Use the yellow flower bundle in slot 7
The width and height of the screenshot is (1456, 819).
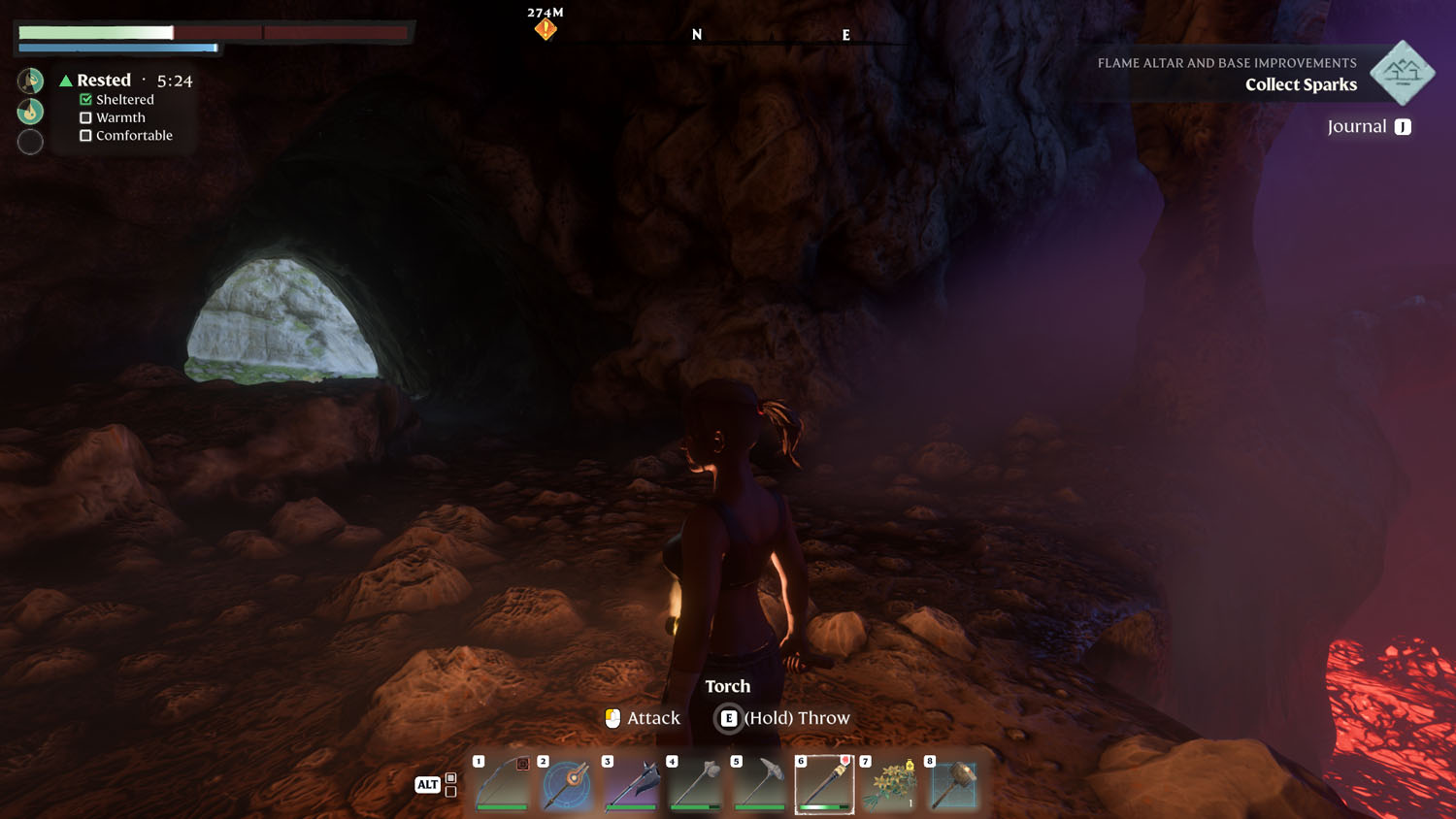[x=889, y=784]
